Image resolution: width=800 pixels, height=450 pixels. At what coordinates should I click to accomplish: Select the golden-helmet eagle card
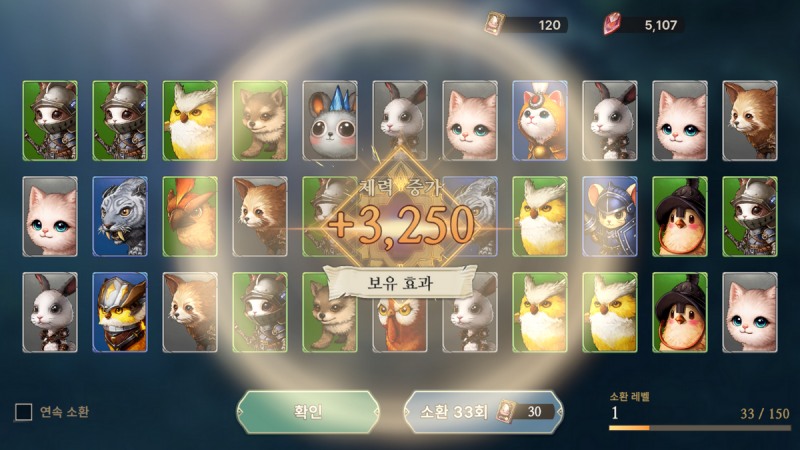coord(120,312)
